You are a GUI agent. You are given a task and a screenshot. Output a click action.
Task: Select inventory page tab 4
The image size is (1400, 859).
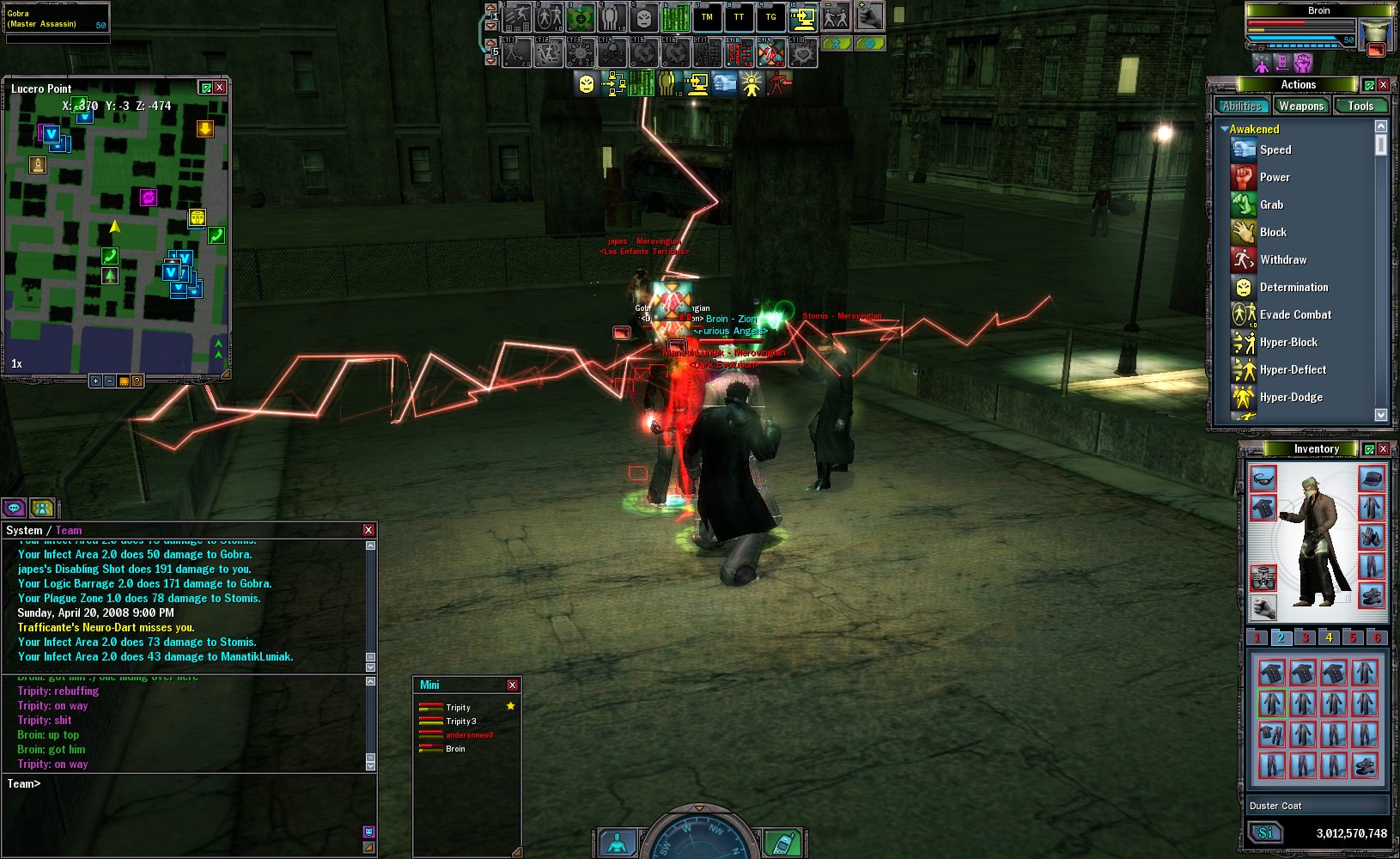(1329, 637)
